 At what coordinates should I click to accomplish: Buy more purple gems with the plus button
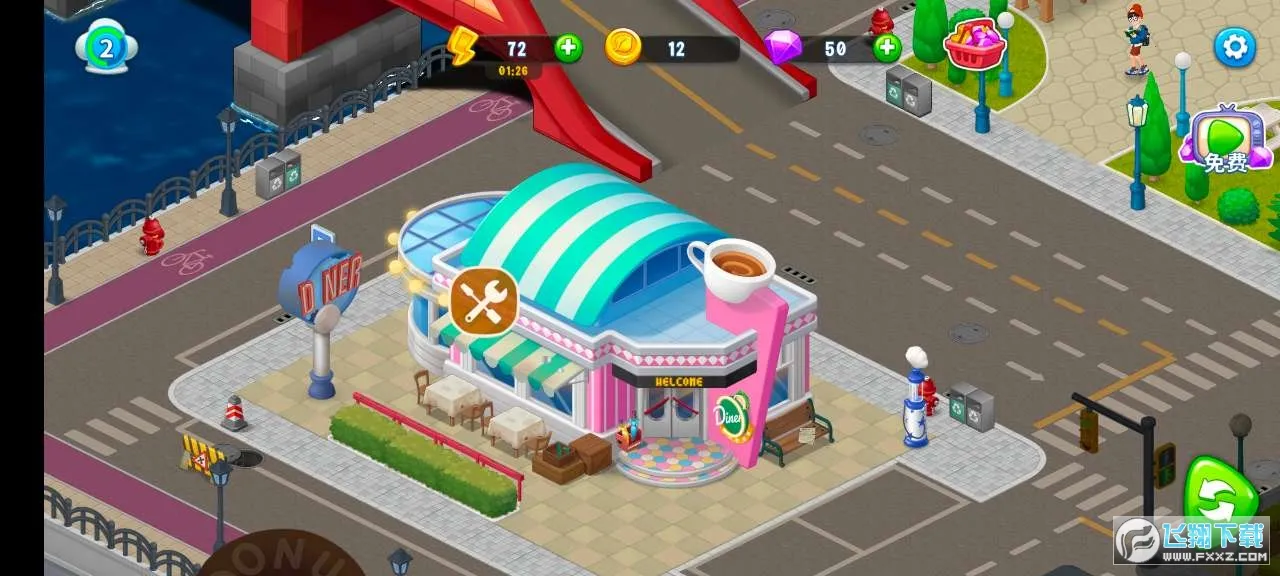point(886,48)
